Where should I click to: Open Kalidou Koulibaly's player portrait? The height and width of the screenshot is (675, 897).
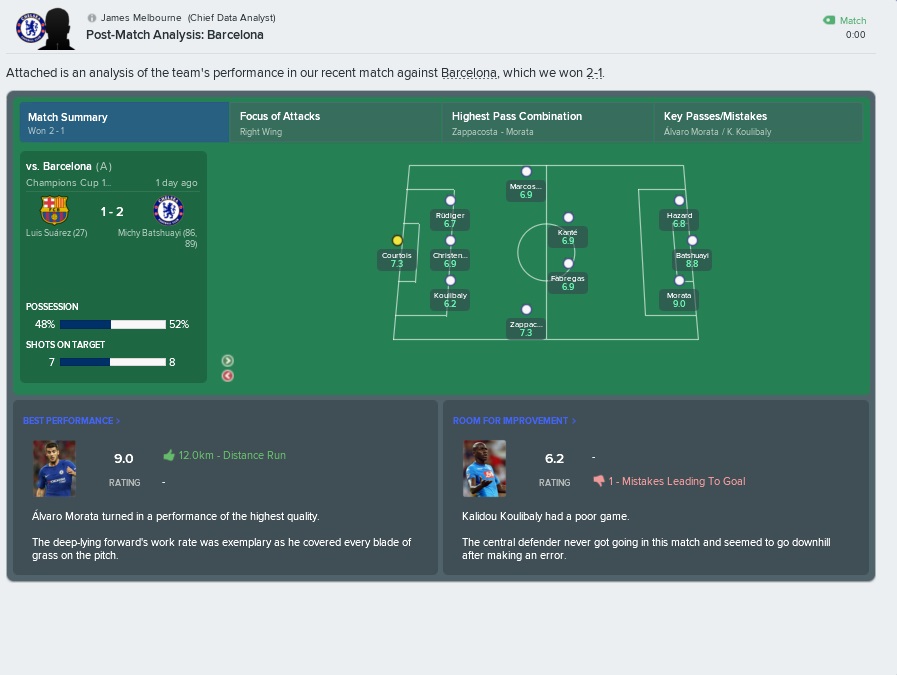(484, 469)
